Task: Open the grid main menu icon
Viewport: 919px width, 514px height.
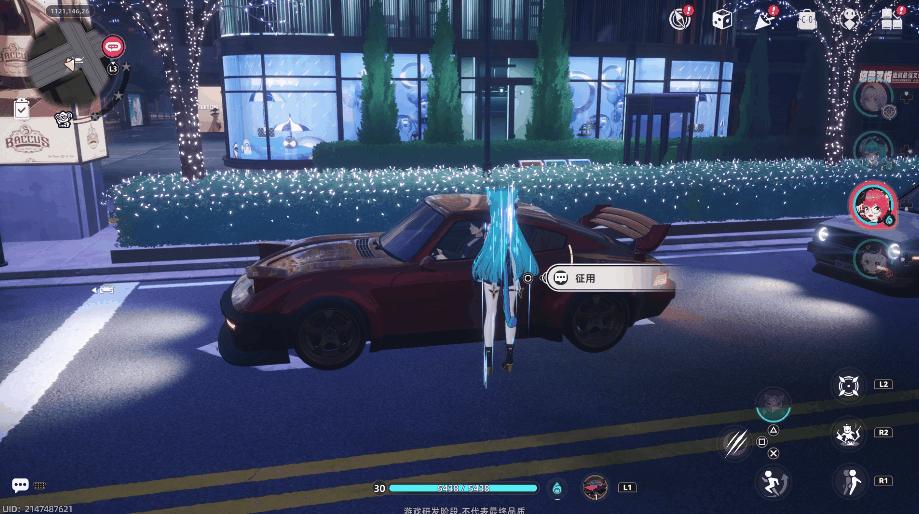Action: coord(891,18)
